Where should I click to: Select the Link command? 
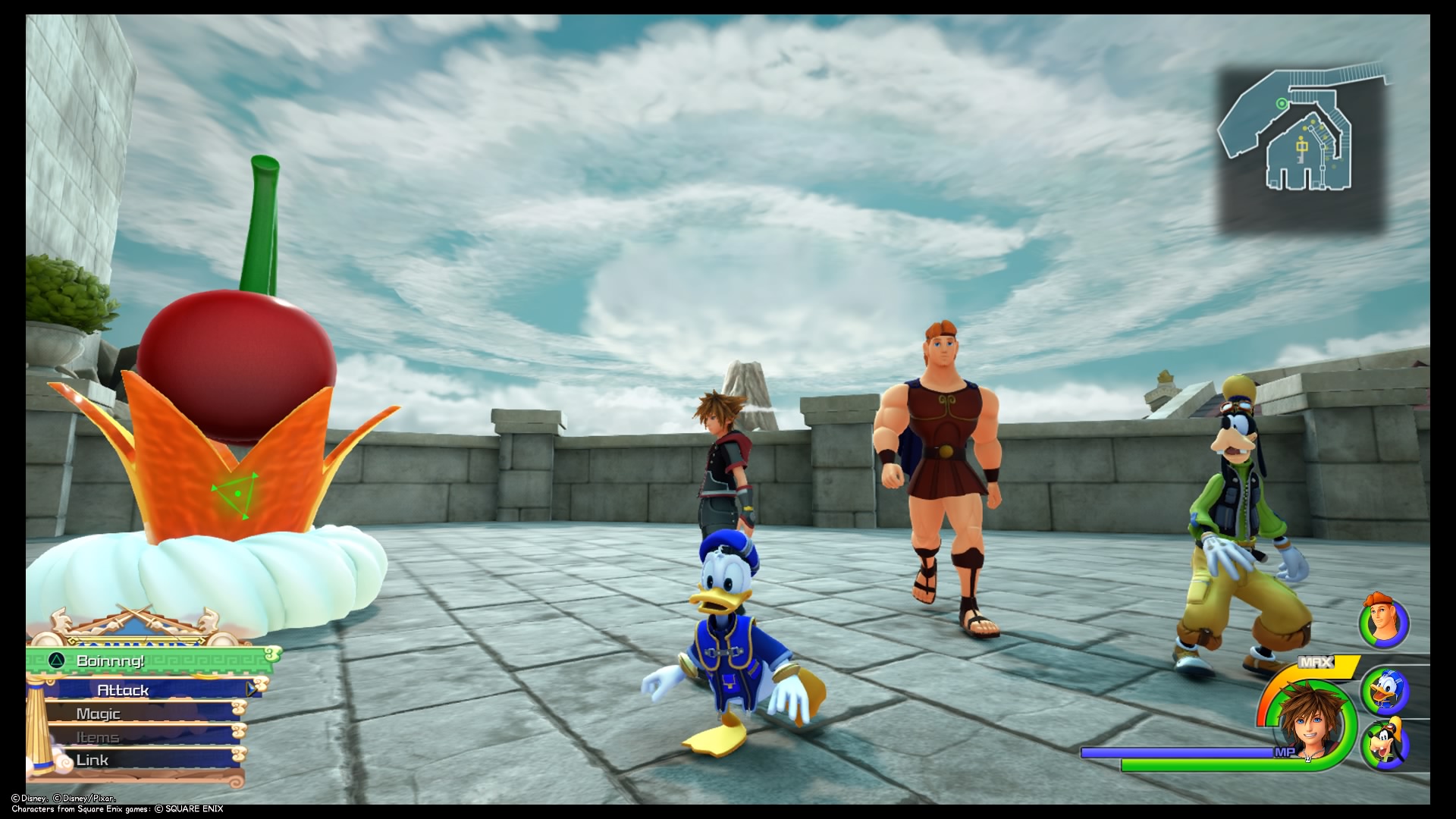92,759
